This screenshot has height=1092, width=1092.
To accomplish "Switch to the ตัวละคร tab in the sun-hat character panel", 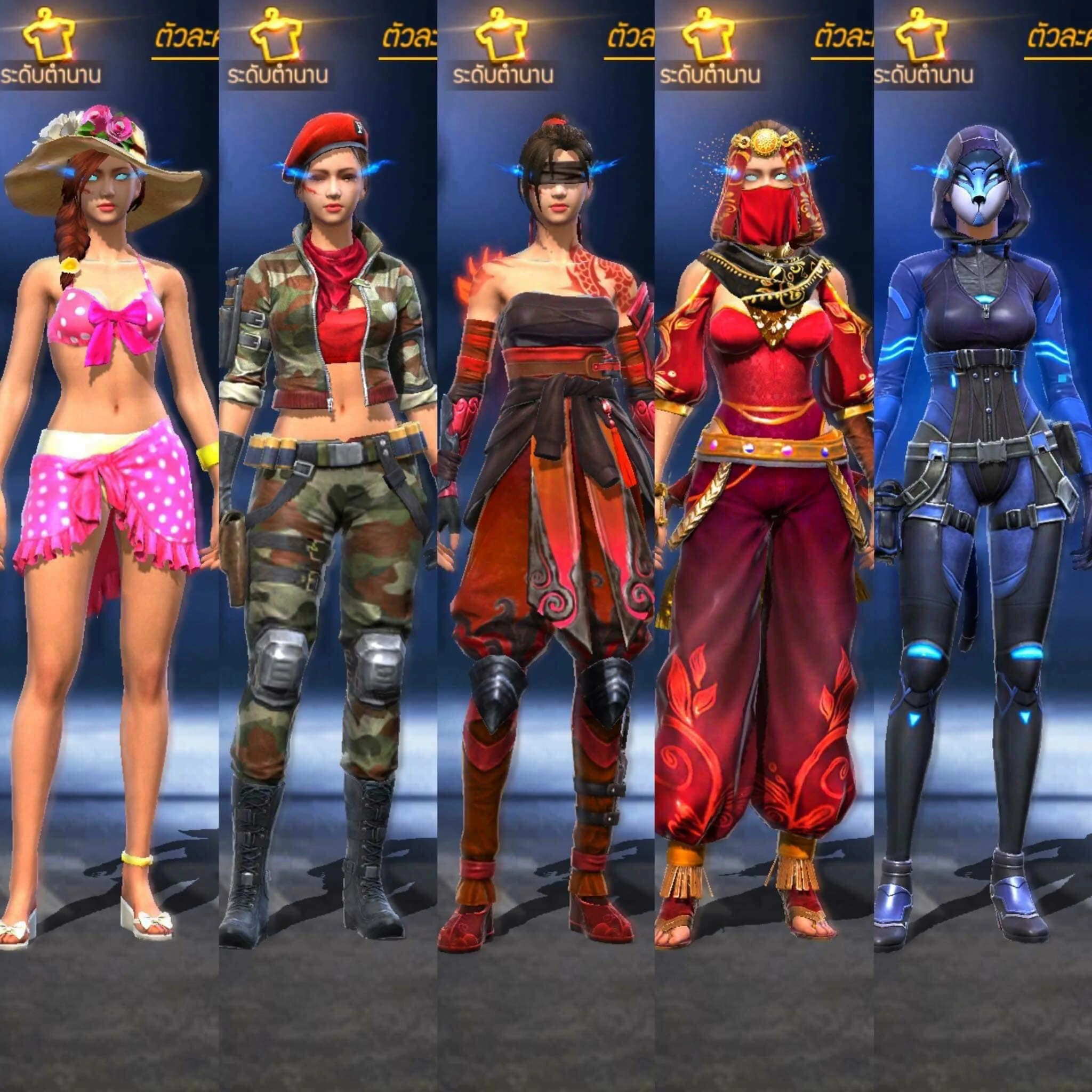I will [x=187, y=41].
